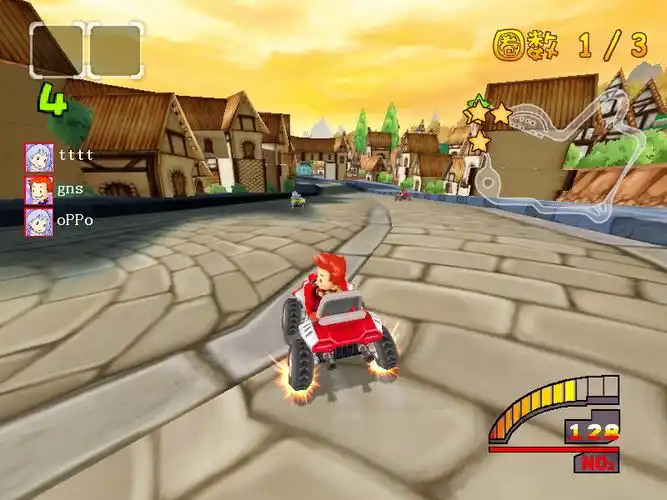Viewport: 667px width, 500px height.
Task: Open the track minimap
Action: 560,150
